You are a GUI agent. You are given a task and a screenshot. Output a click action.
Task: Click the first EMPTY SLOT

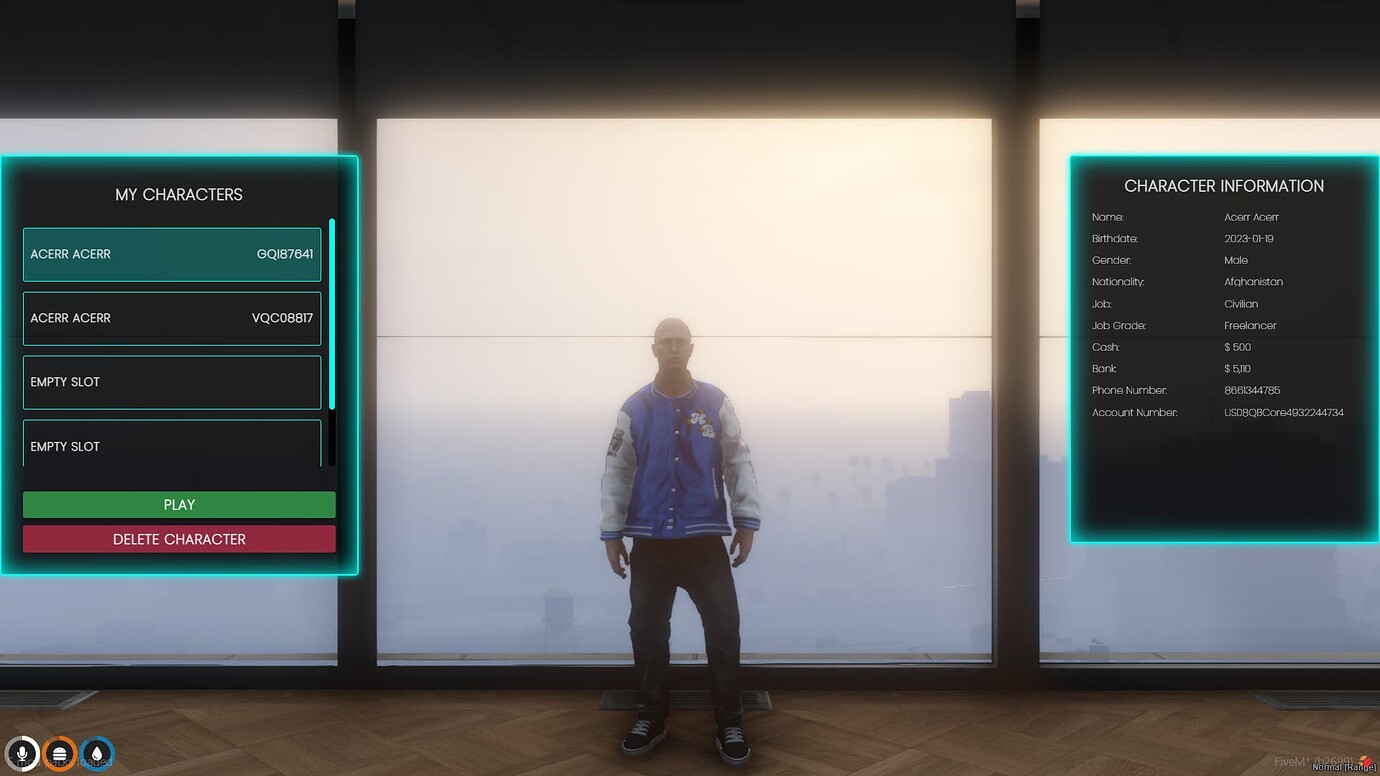(x=171, y=382)
